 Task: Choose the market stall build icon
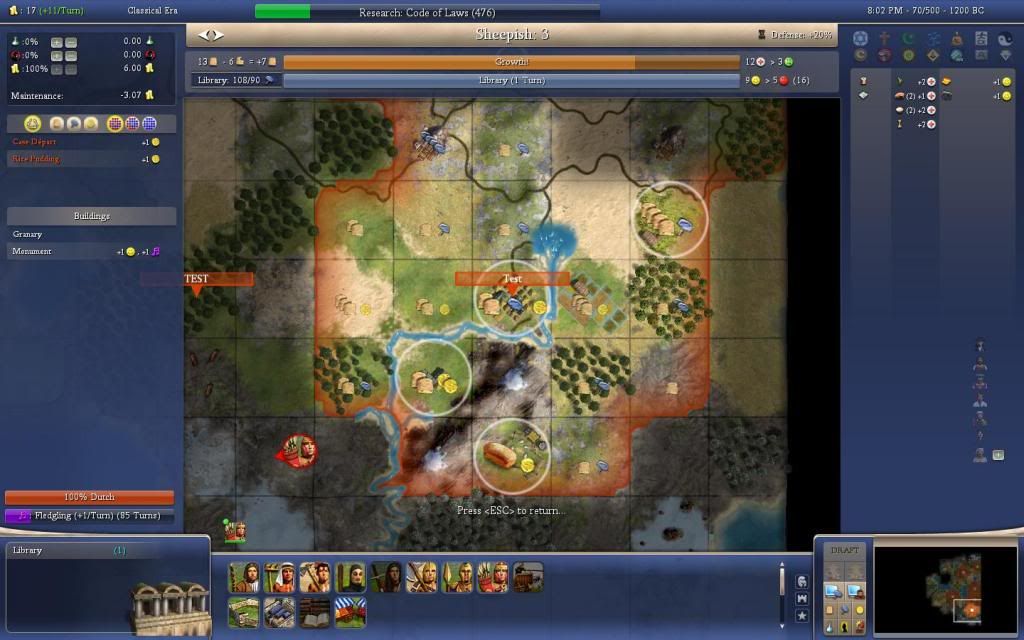(x=350, y=612)
